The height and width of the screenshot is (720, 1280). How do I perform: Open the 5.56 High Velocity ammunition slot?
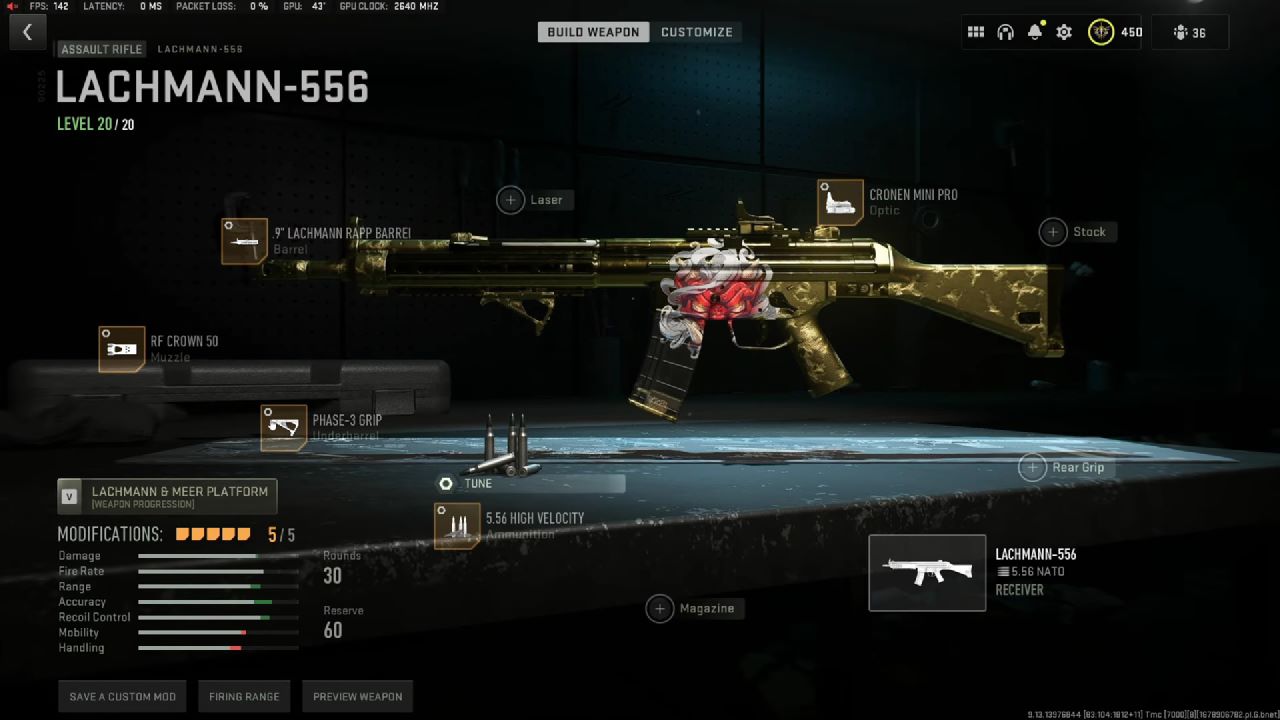click(x=456, y=524)
